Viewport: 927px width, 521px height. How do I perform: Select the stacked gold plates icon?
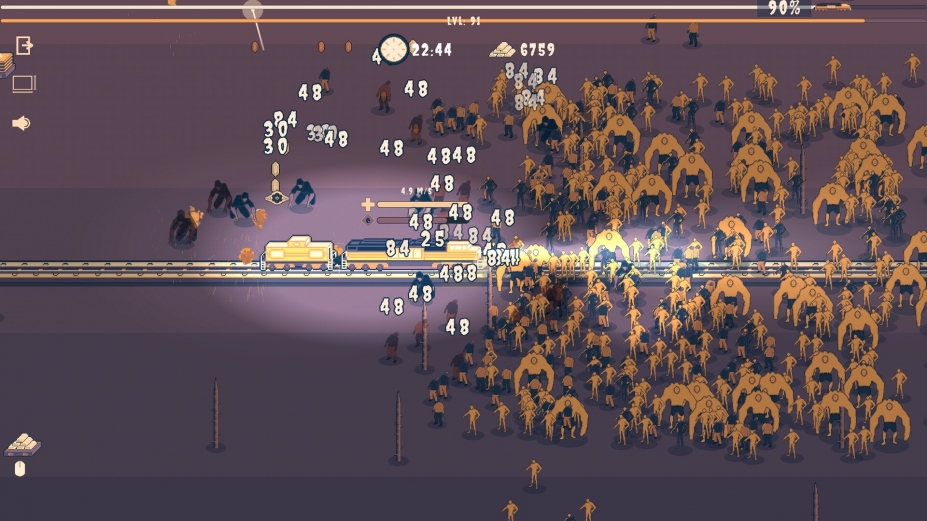[6, 65]
